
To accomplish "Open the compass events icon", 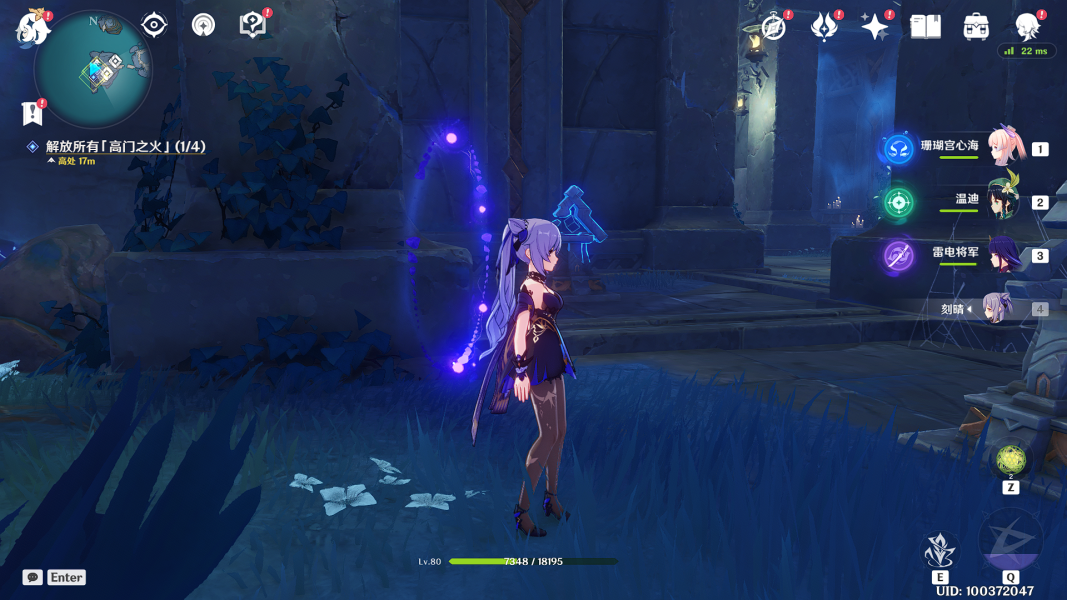I will (x=773, y=27).
